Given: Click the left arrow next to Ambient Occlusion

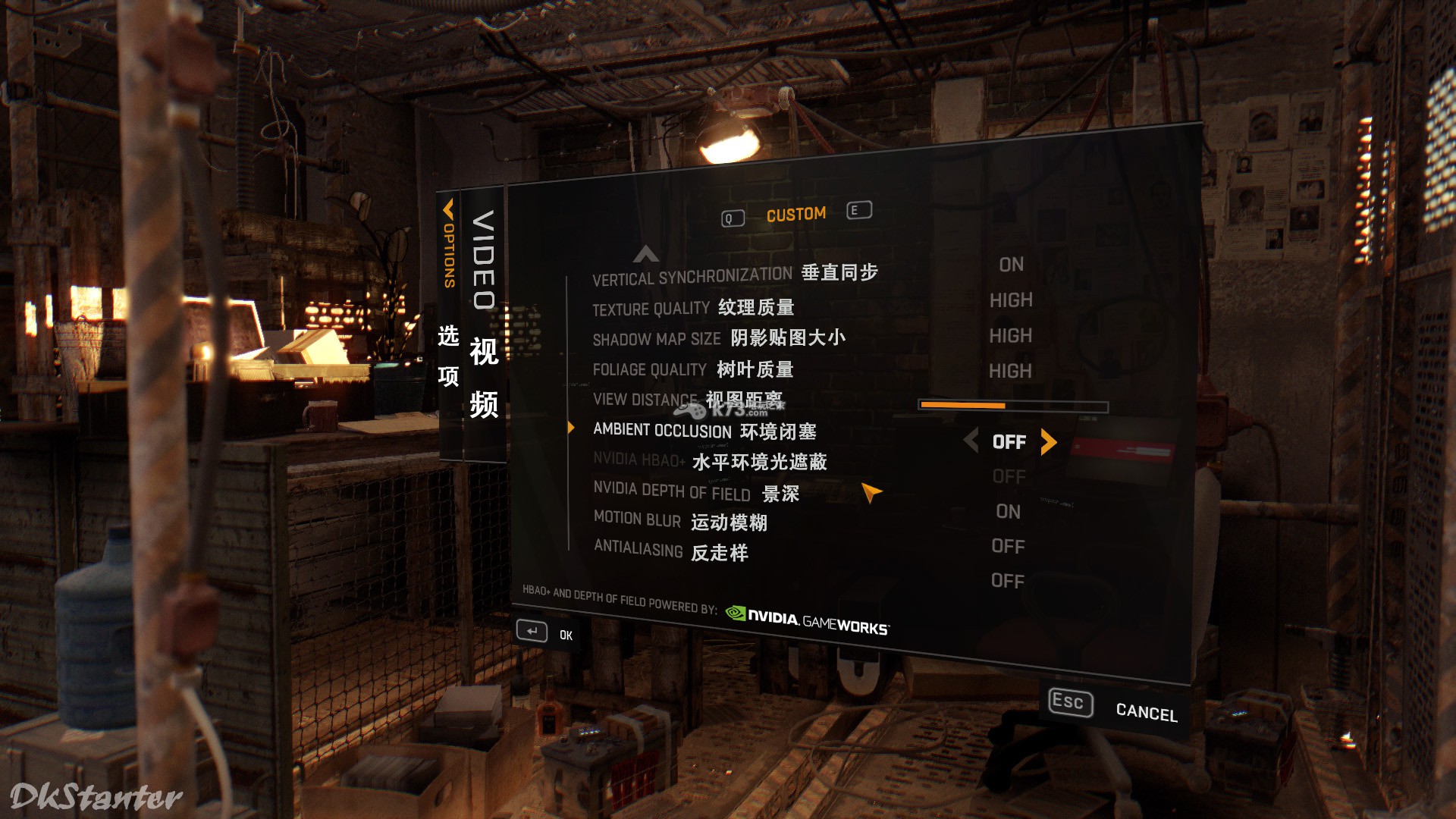Looking at the screenshot, I should pyautogui.click(x=971, y=440).
